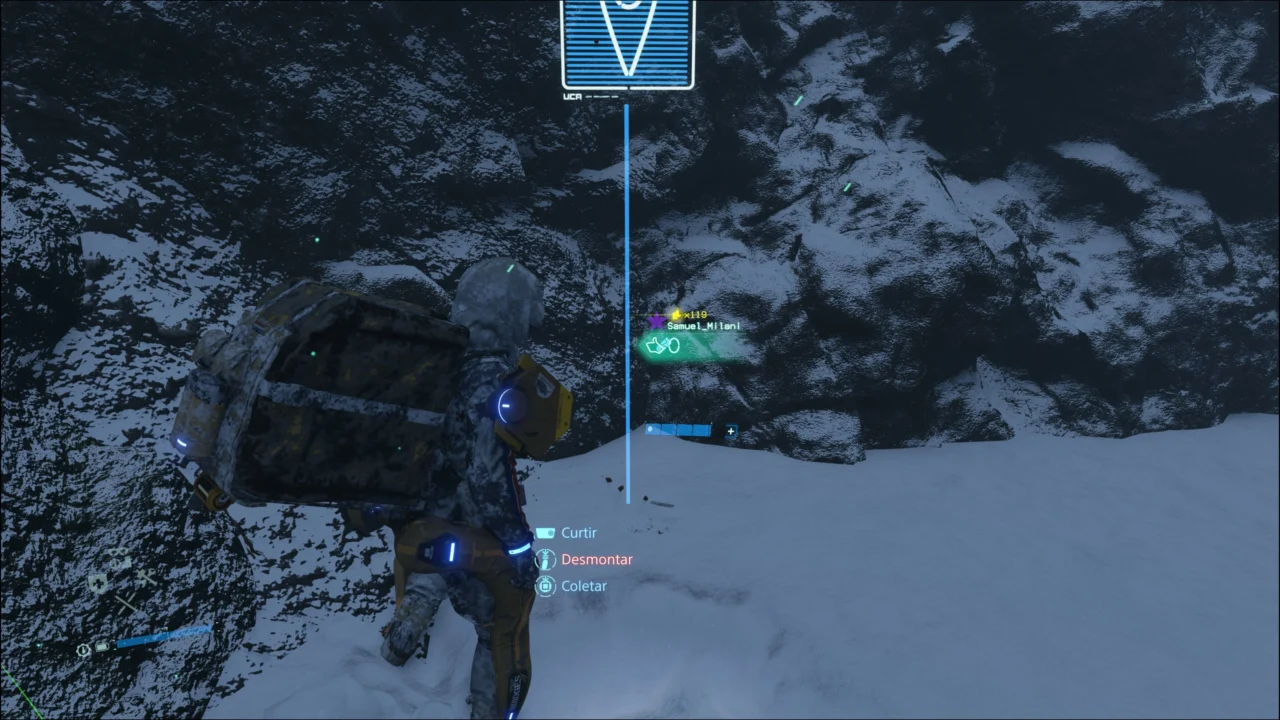Viewport: 1280px width, 720px height.
Task: Click the gear-shaped scanner icon in bottom-left HUD
Action: tap(83, 649)
